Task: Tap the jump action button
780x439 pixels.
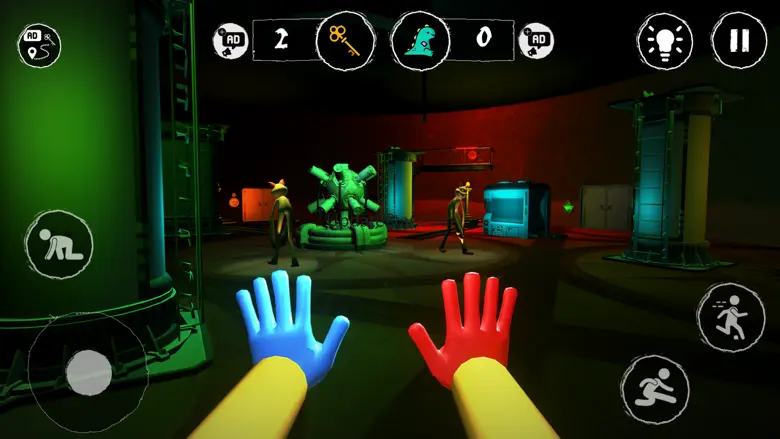Action: tap(655, 388)
